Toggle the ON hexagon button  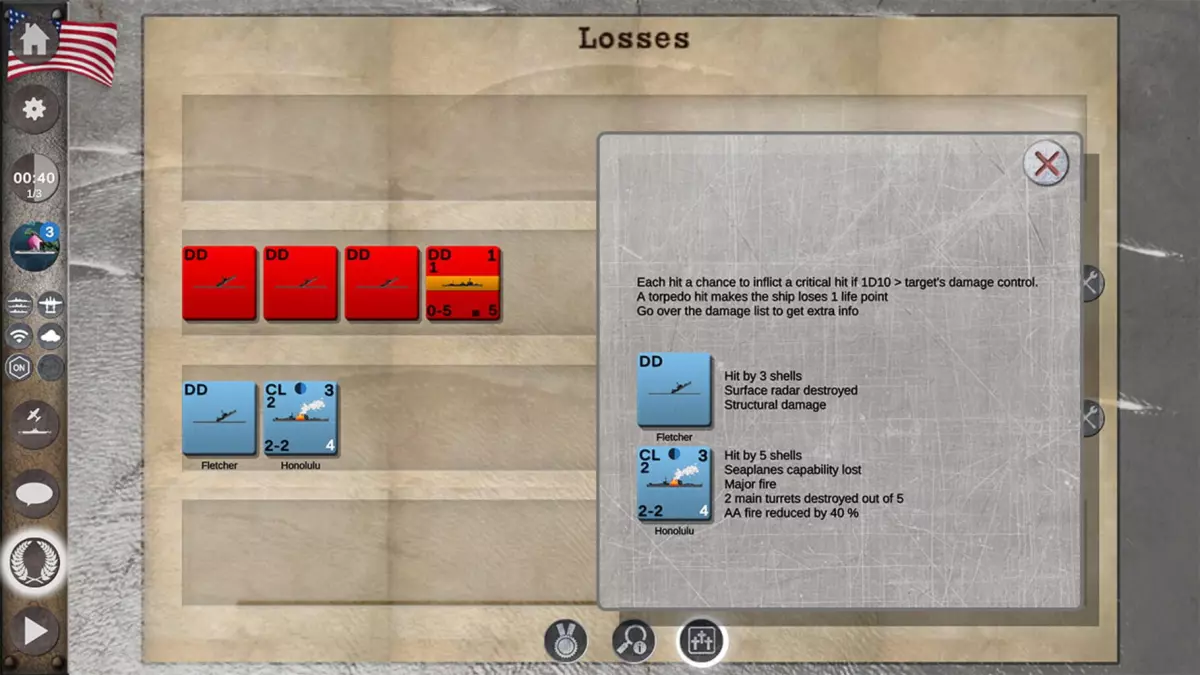click(x=19, y=367)
